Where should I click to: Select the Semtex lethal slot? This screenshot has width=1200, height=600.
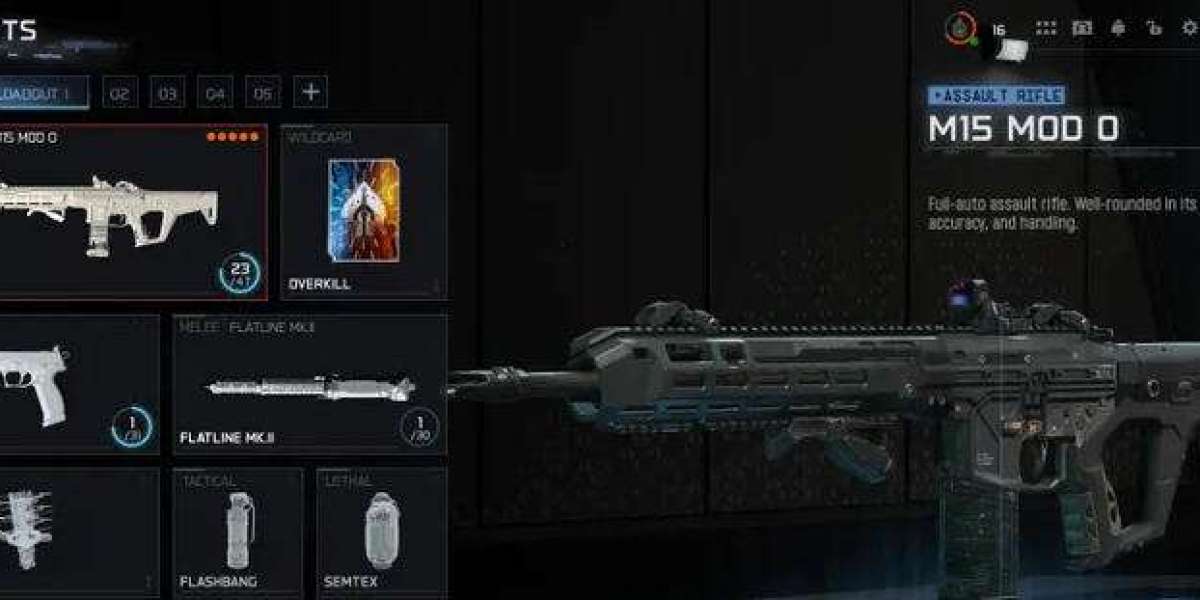click(x=382, y=530)
